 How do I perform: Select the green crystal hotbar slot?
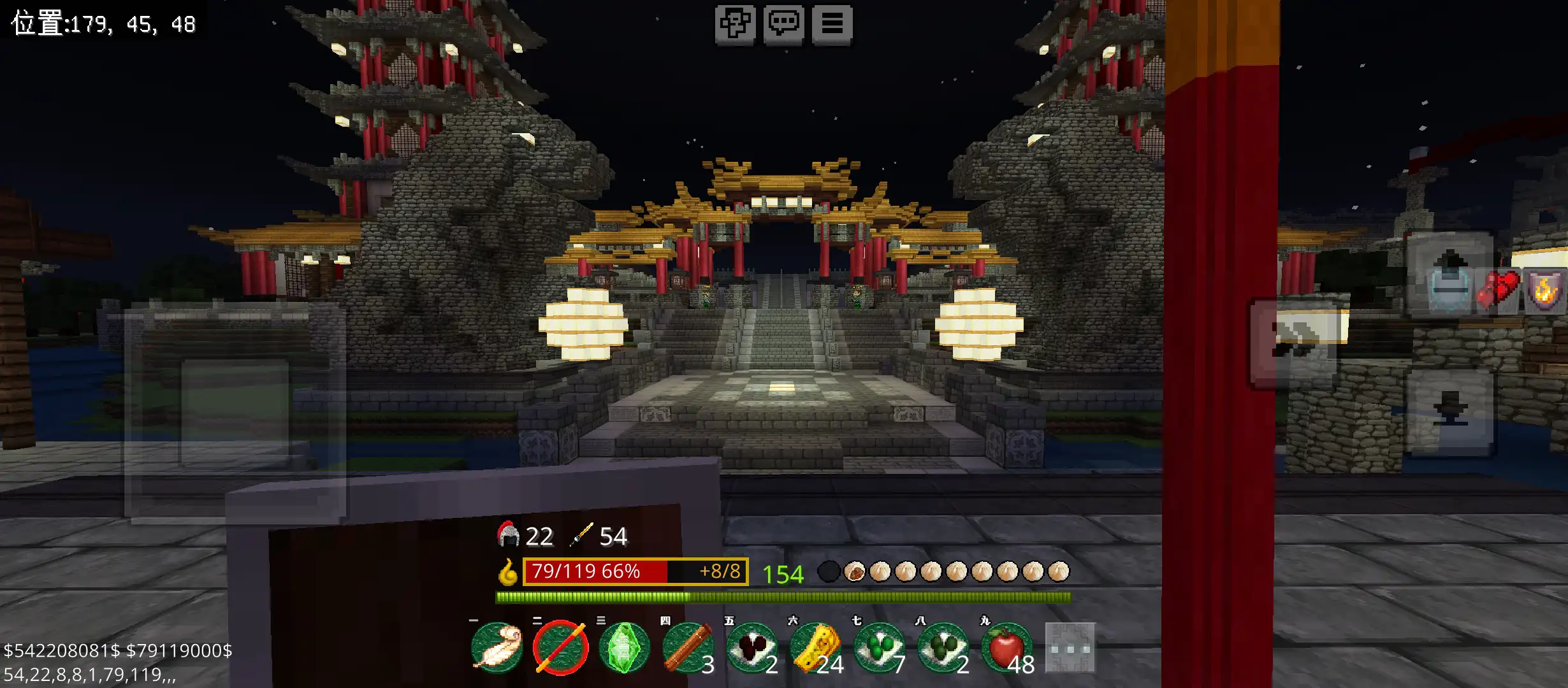(625, 648)
